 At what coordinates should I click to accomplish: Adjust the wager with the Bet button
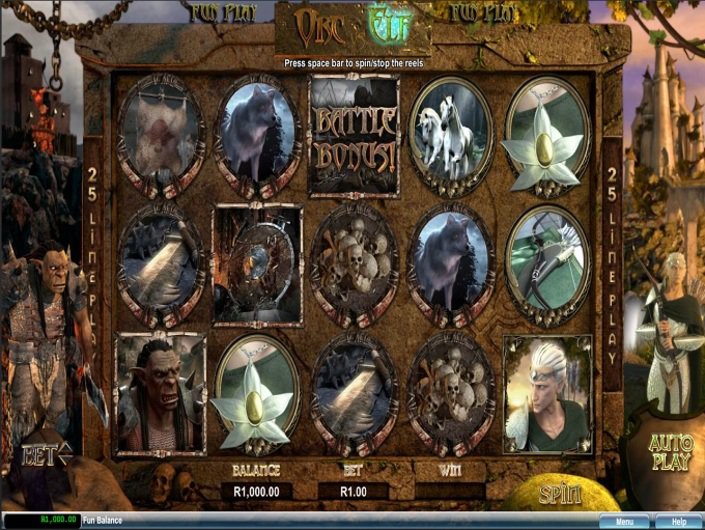pyautogui.click(x=47, y=455)
